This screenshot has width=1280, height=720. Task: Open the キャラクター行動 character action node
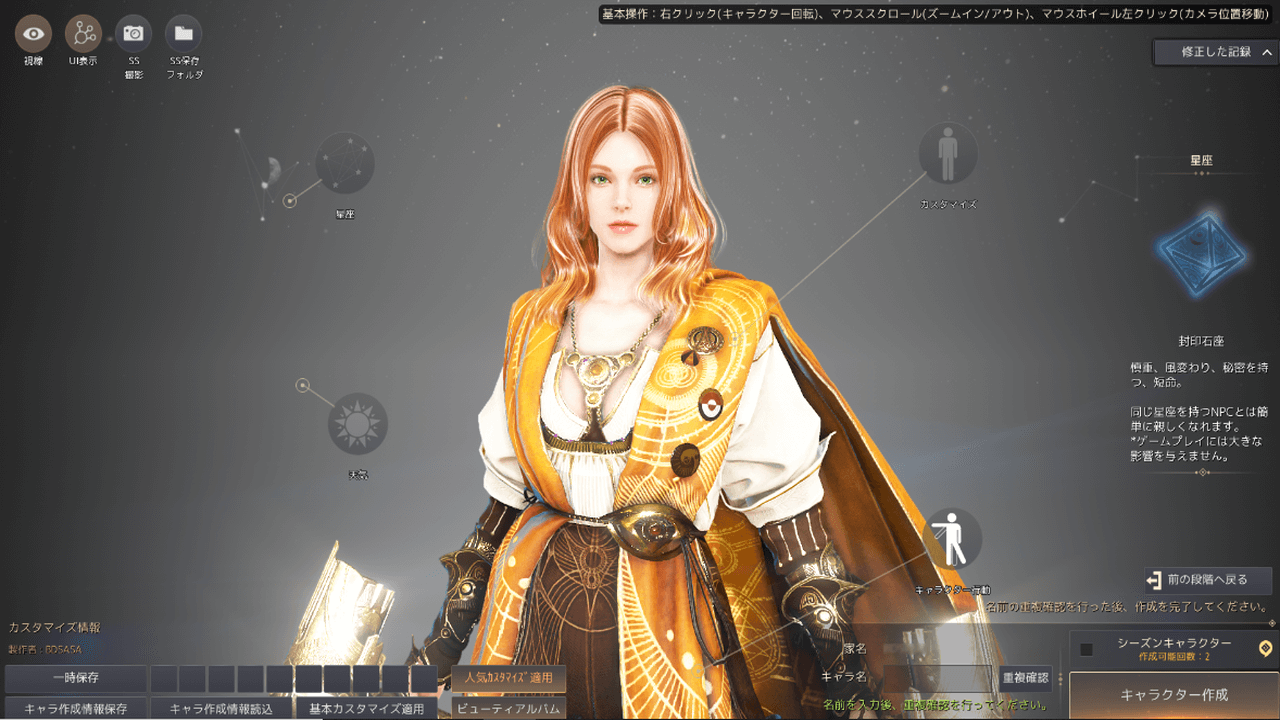(x=953, y=539)
